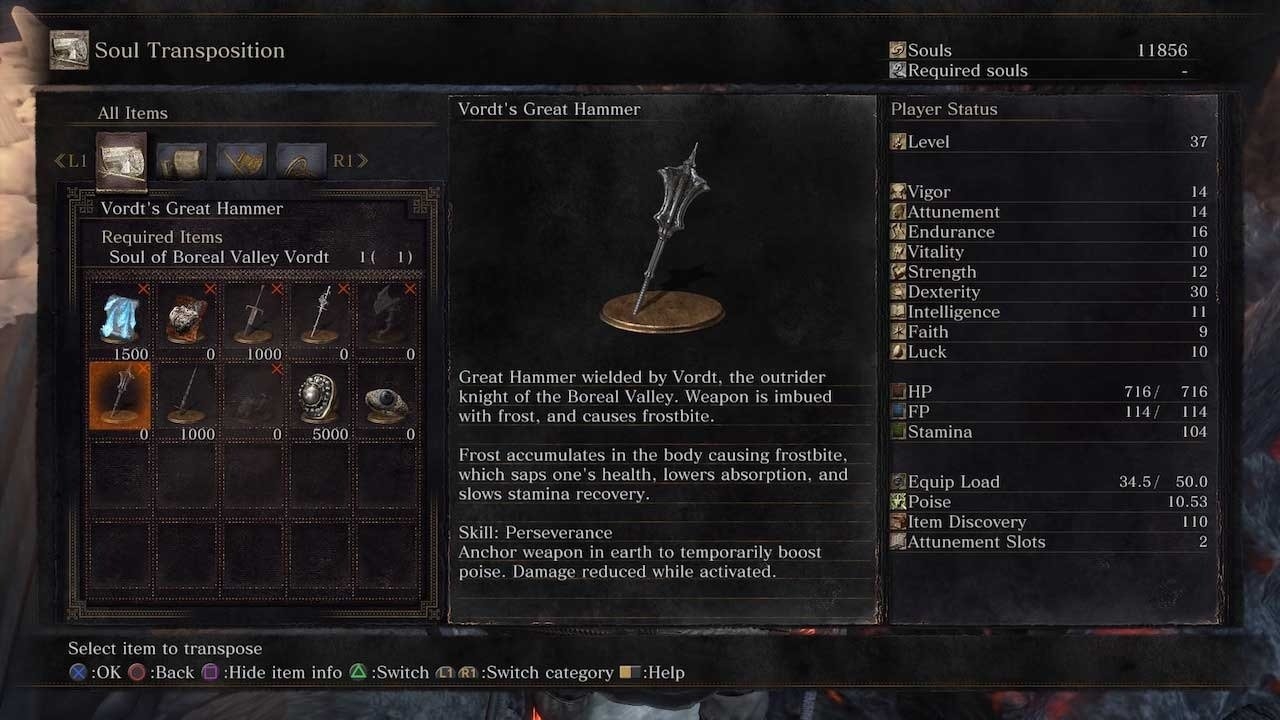Open the scroll category tab
The image size is (1280, 720).
tap(182, 160)
